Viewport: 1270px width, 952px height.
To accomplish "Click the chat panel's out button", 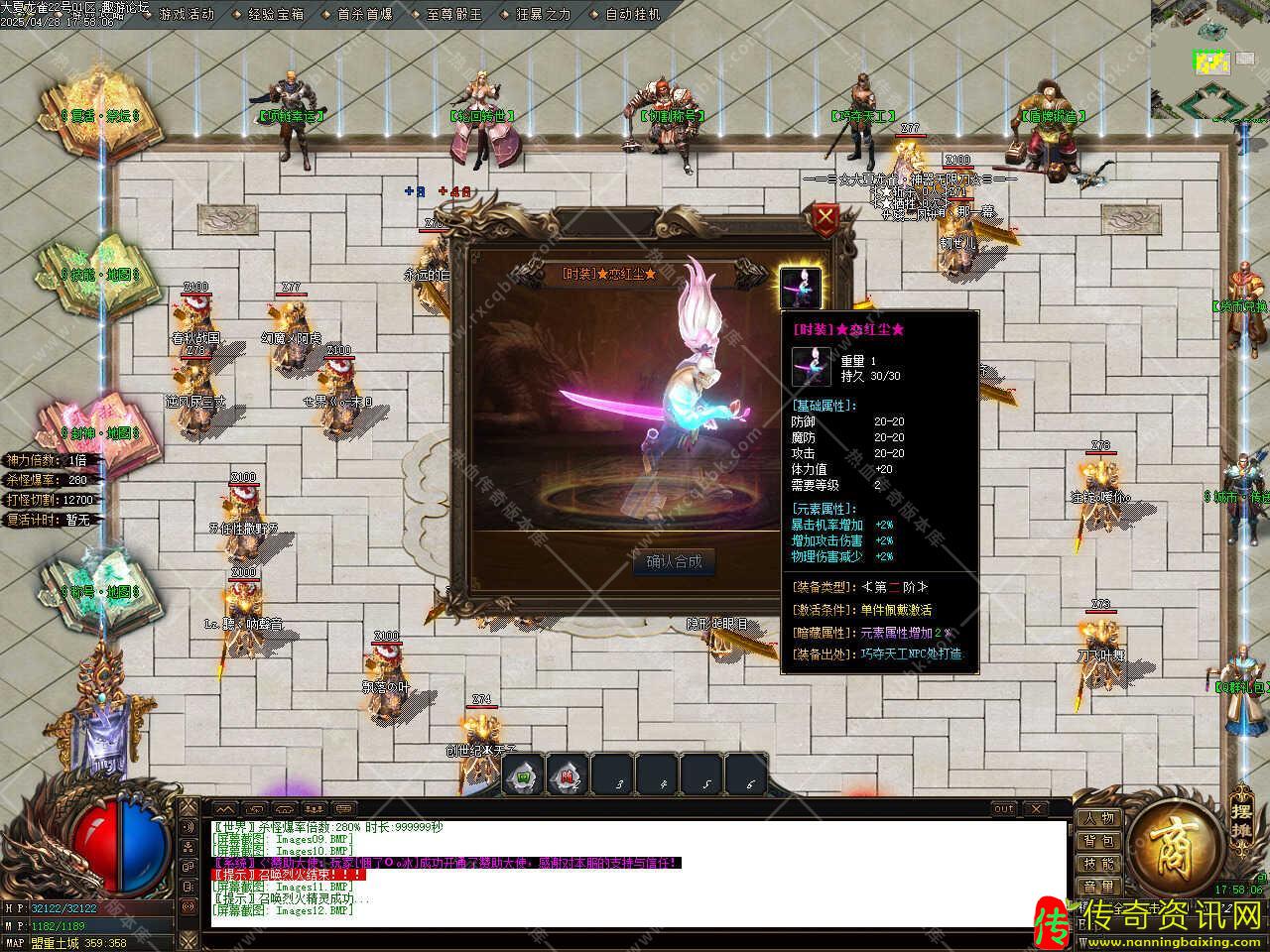I will tap(1004, 809).
